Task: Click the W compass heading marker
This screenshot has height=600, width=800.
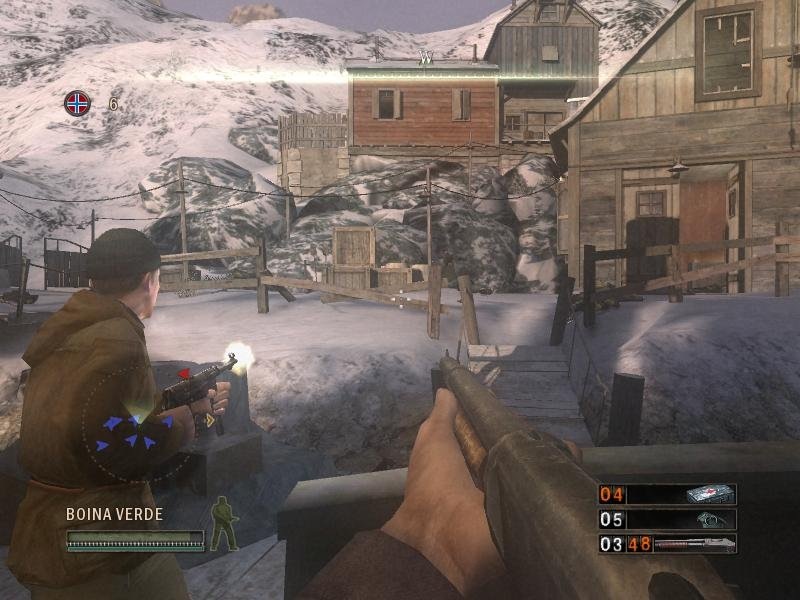Action: (425, 60)
